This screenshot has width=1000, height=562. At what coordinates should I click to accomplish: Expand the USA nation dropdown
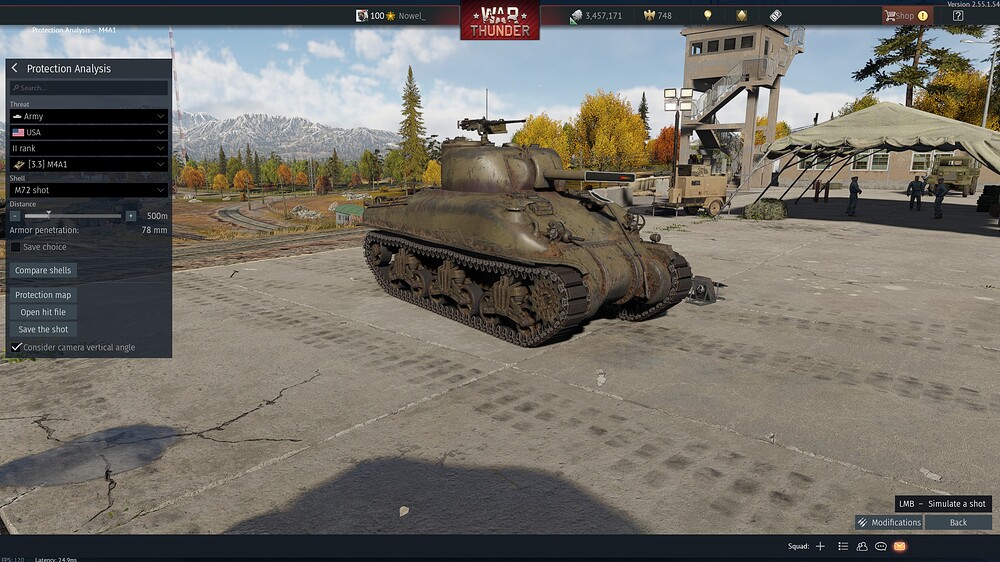pos(89,132)
